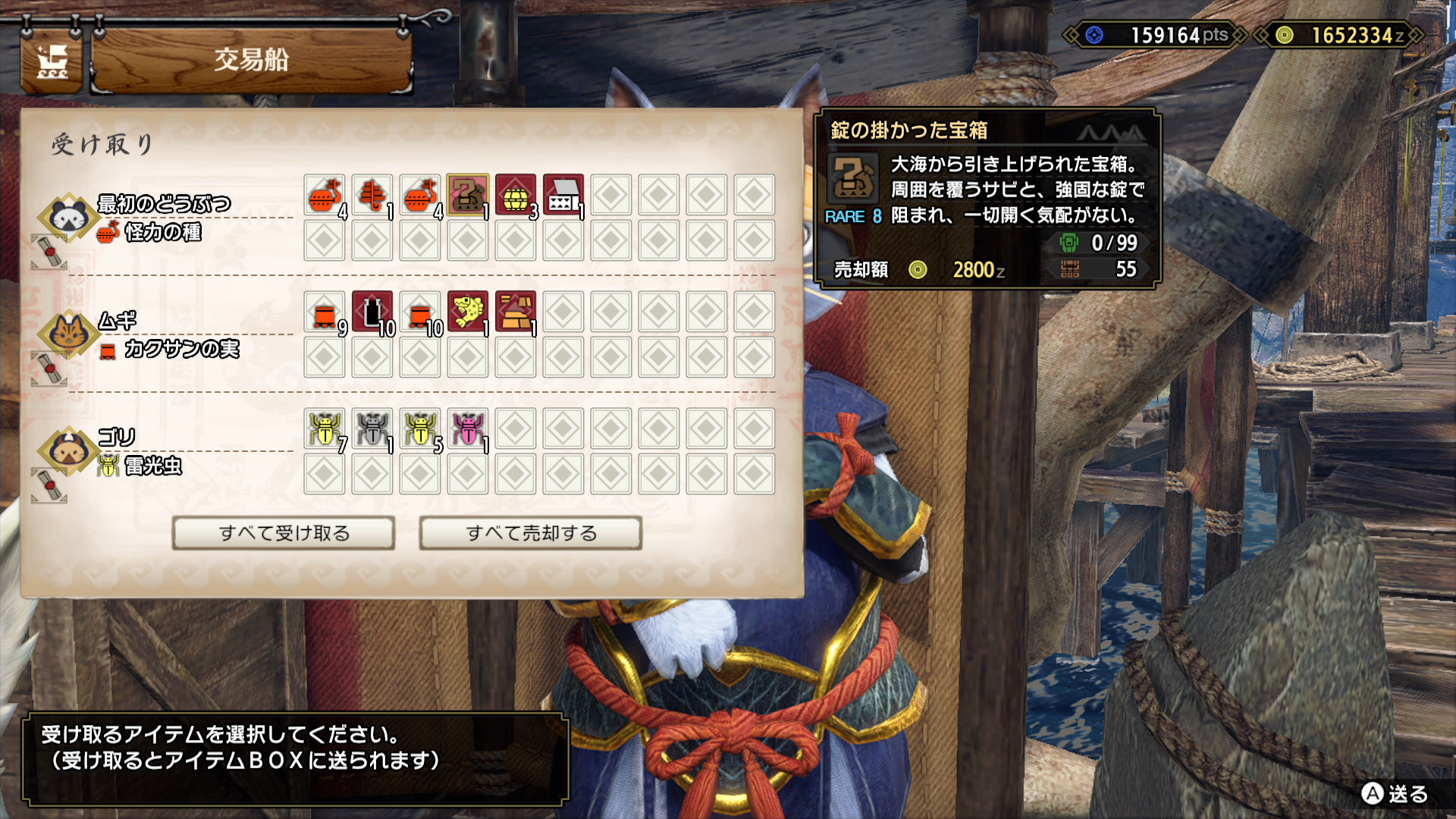1456x819 pixels.
Task: Choose the すべて売却する (sell all) button
Action: point(531,533)
